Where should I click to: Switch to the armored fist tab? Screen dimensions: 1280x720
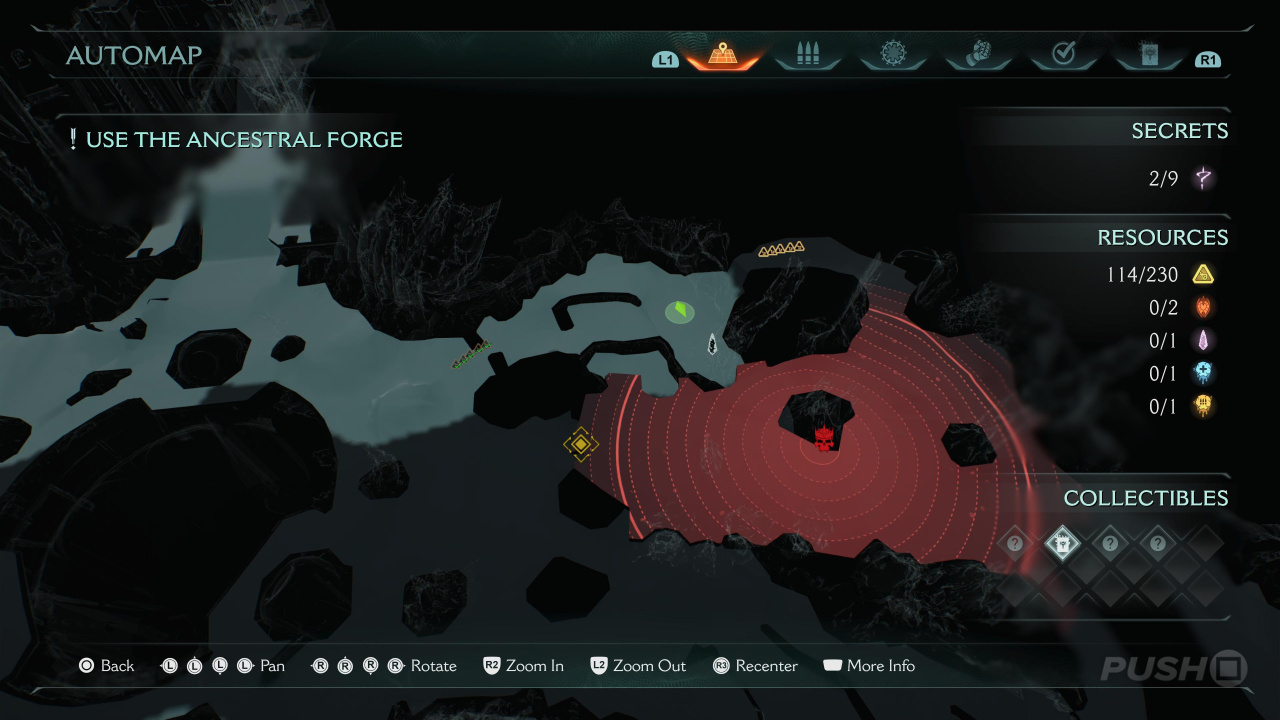click(978, 55)
